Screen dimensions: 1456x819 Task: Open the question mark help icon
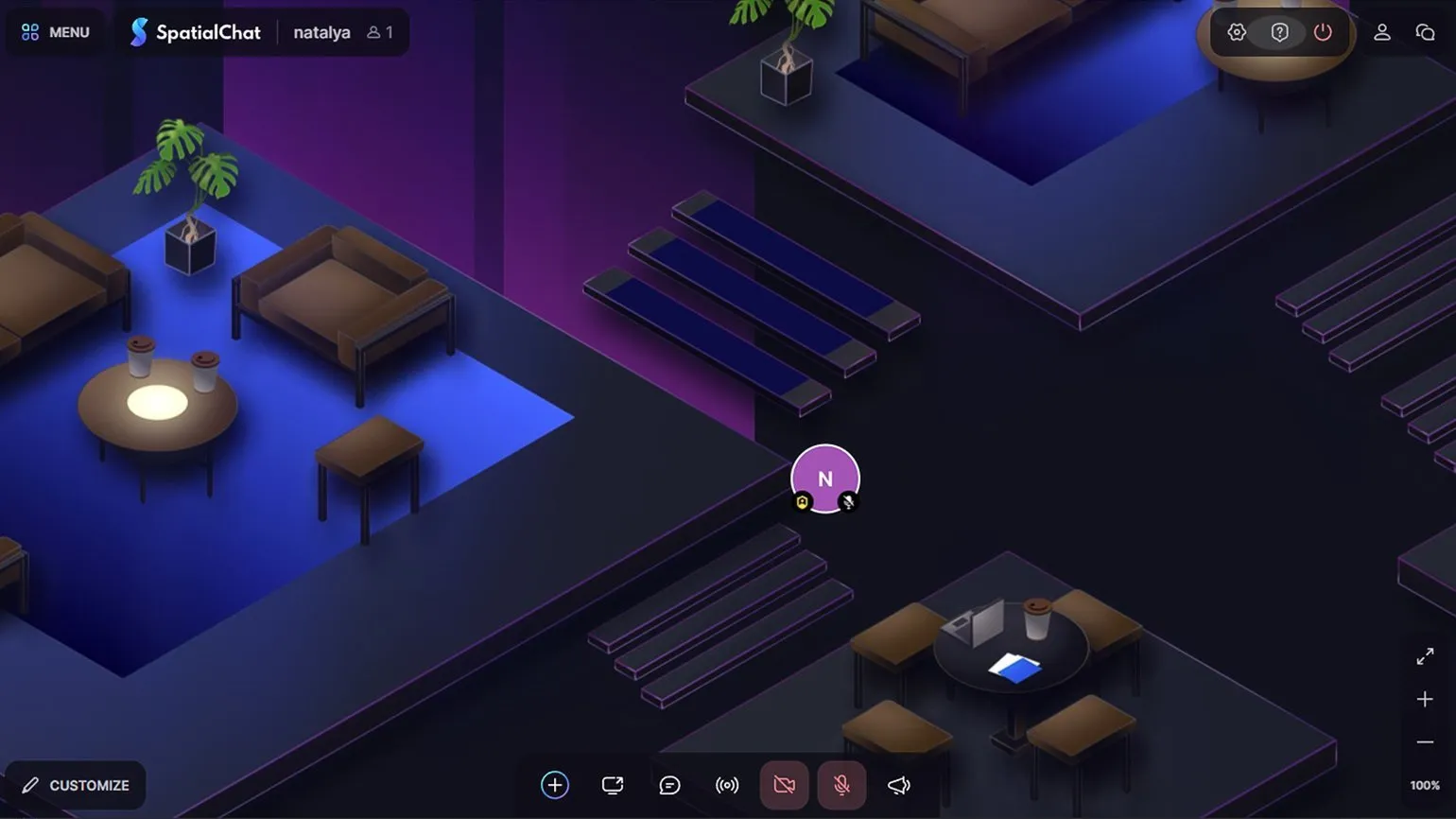pyautogui.click(x=1279, y=32)
